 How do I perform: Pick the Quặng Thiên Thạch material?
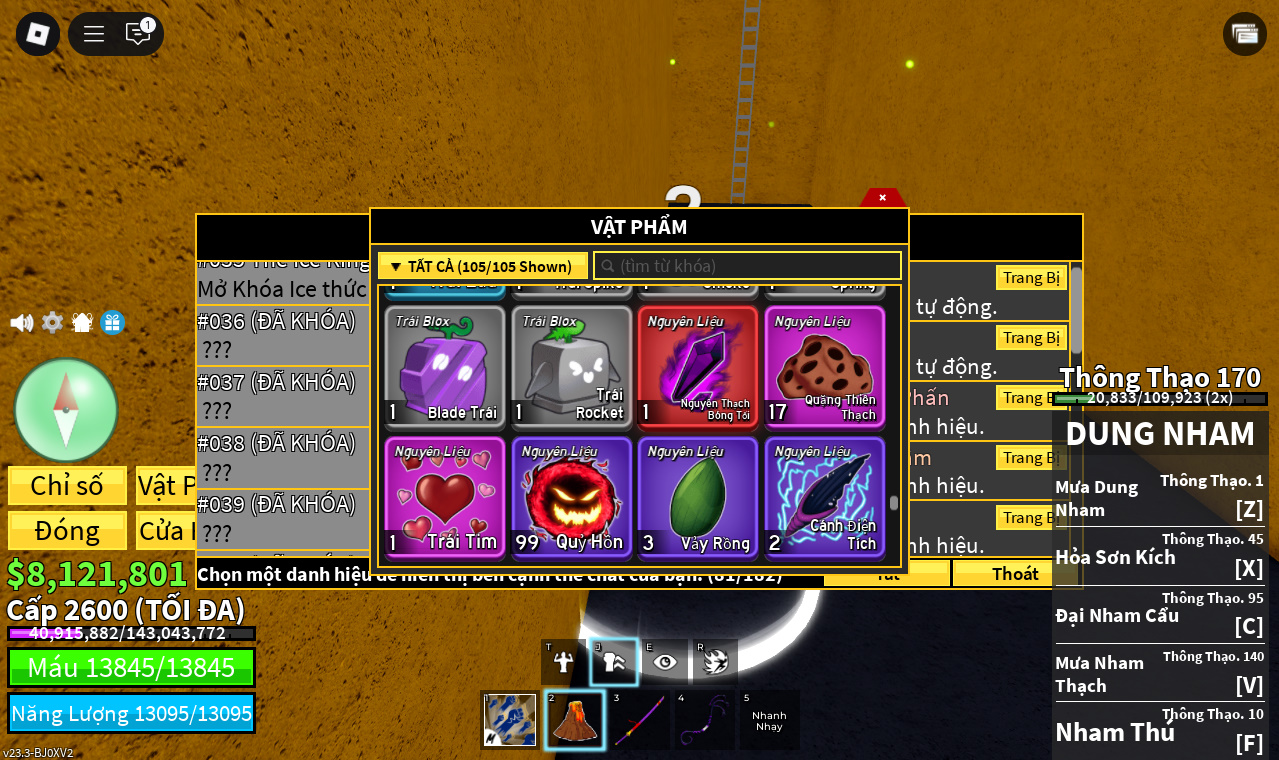click(824, 367)
